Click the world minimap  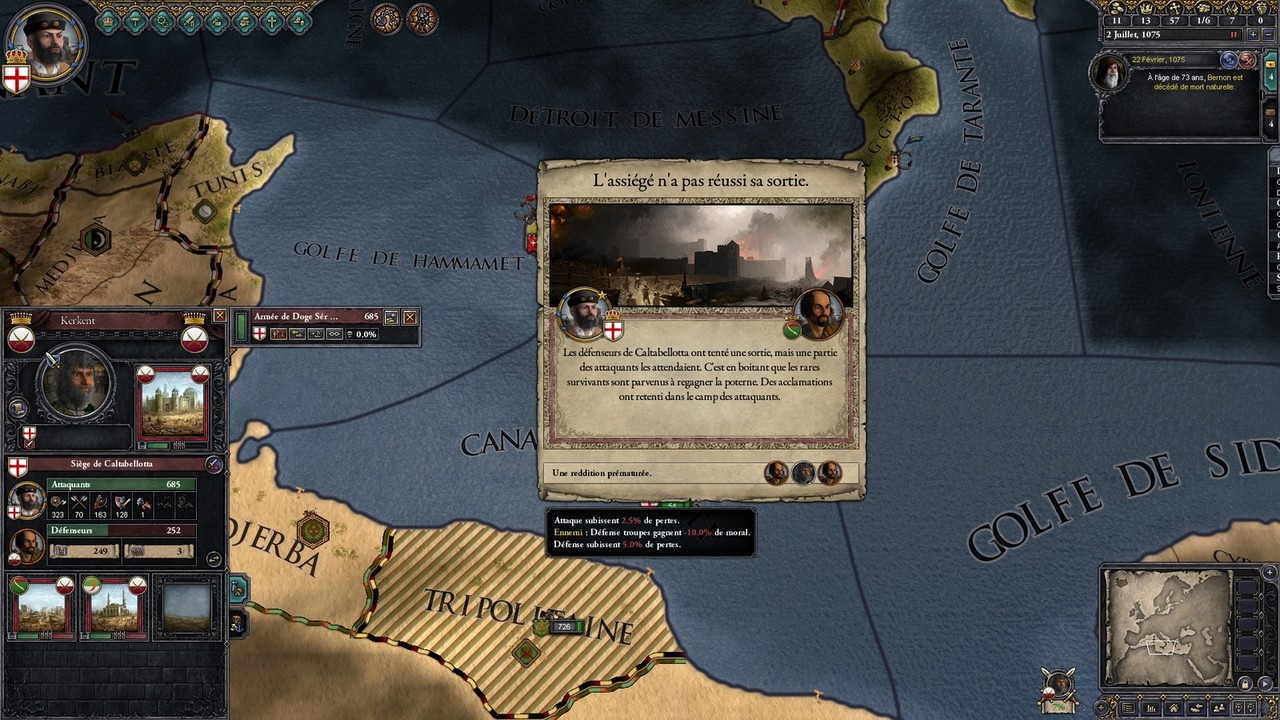pos(1167,627)
